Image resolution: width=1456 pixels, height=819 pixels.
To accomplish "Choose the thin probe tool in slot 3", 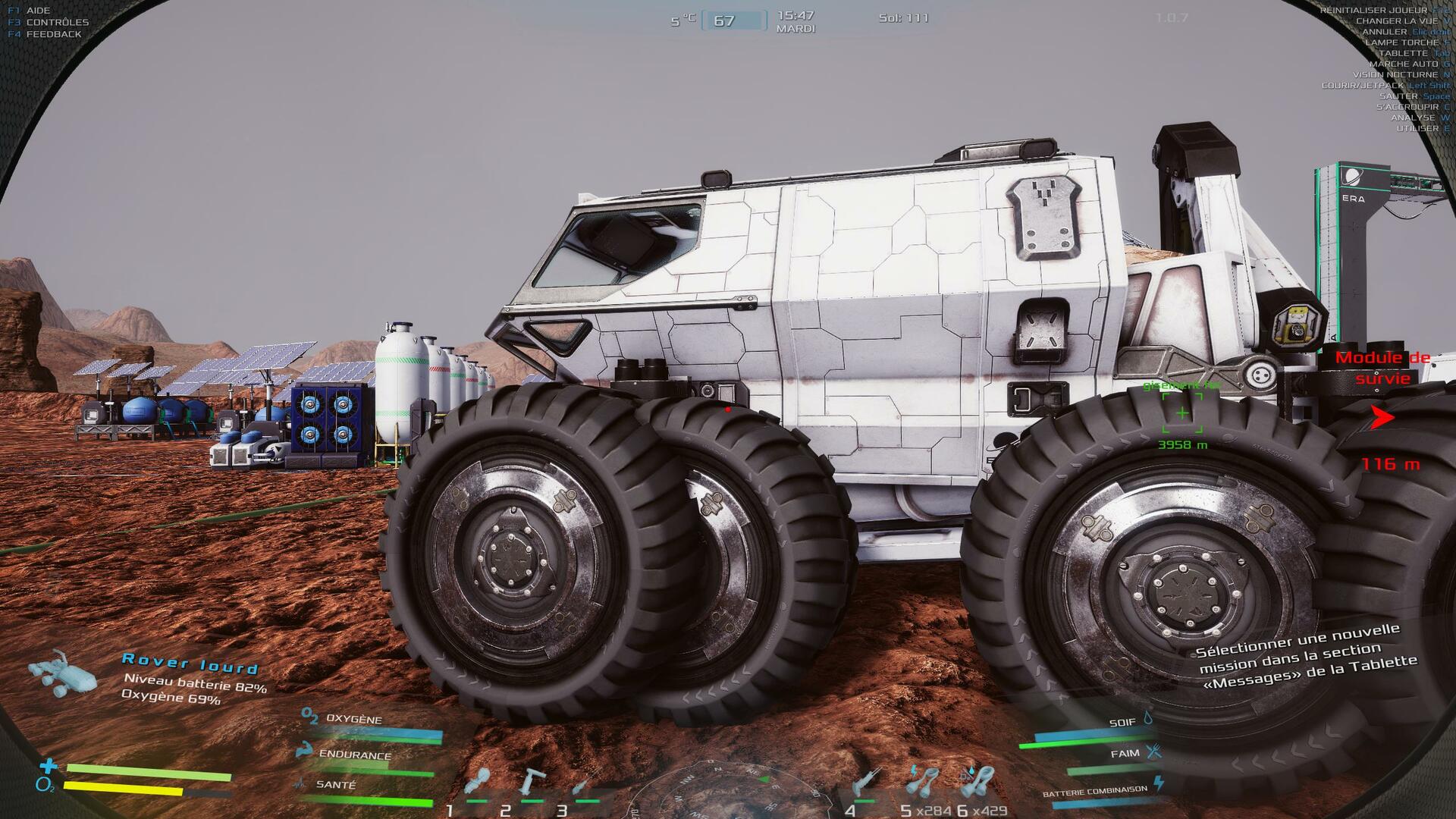I will [x=584, y=783].
